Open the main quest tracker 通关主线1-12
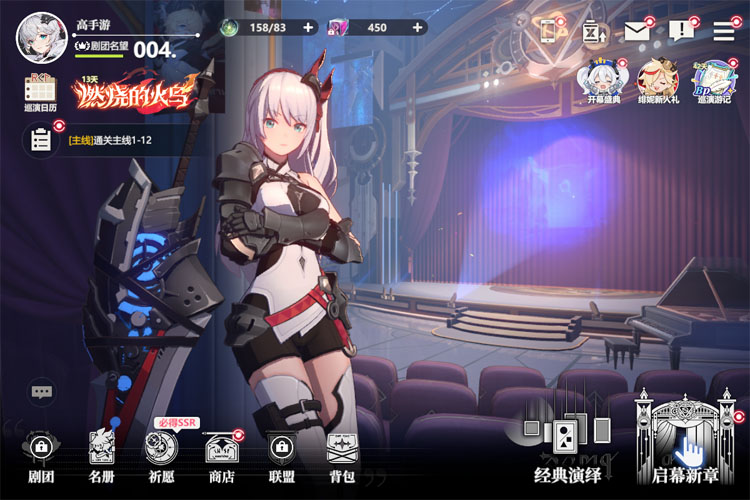 110,141
